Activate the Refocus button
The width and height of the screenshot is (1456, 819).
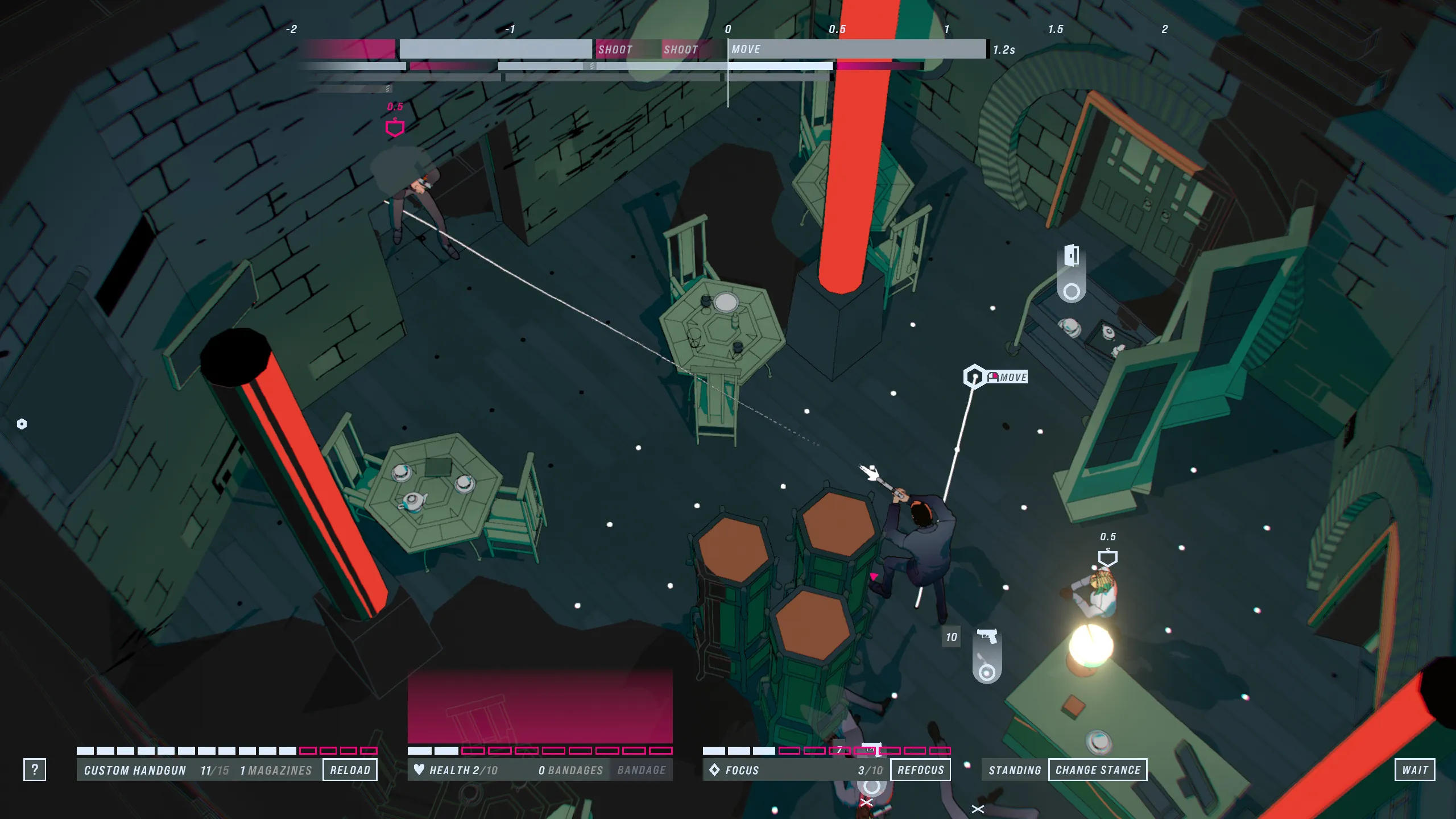pos(920,770)
